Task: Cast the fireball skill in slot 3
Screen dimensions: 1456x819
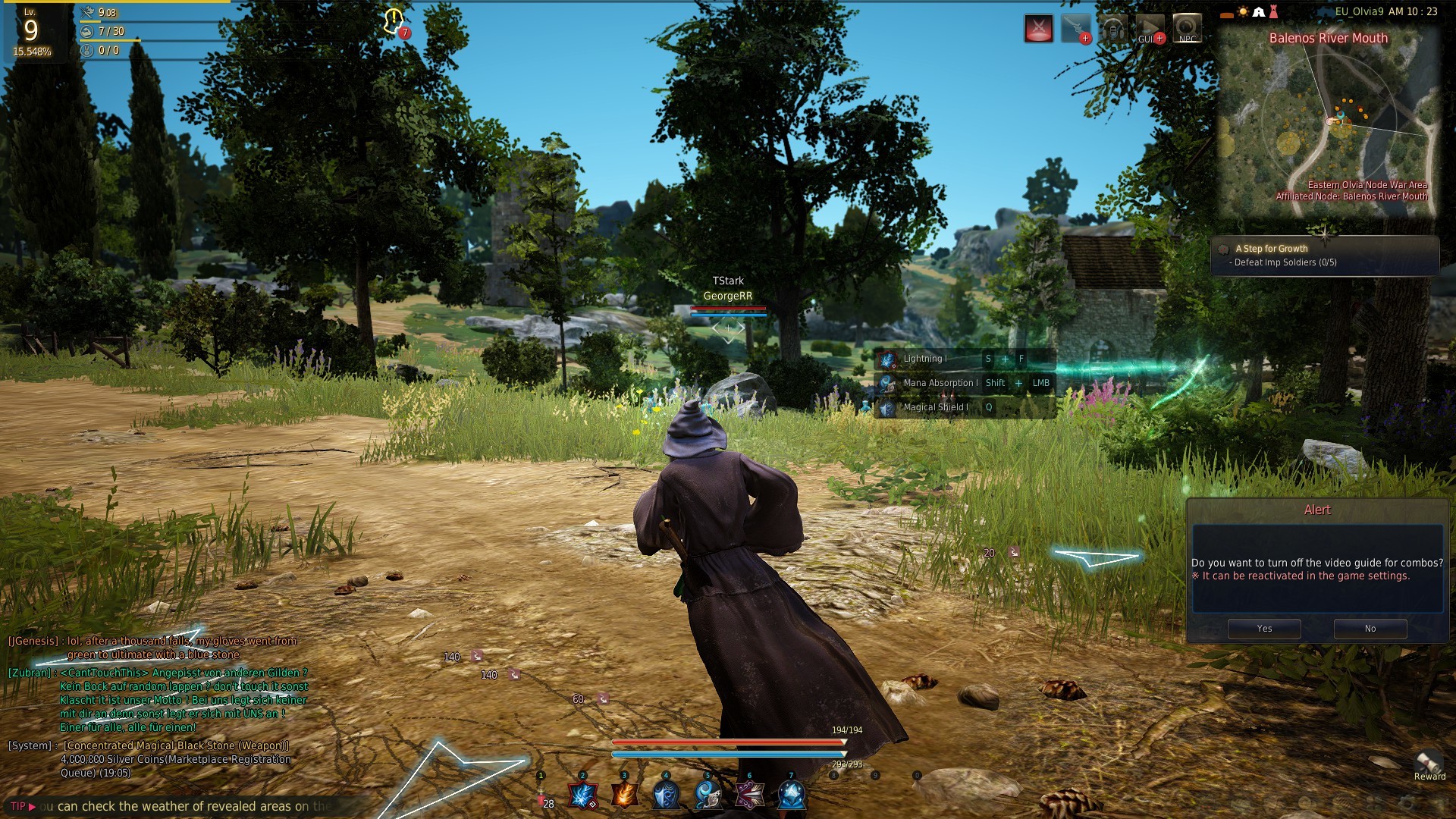Action: point(625,795)
